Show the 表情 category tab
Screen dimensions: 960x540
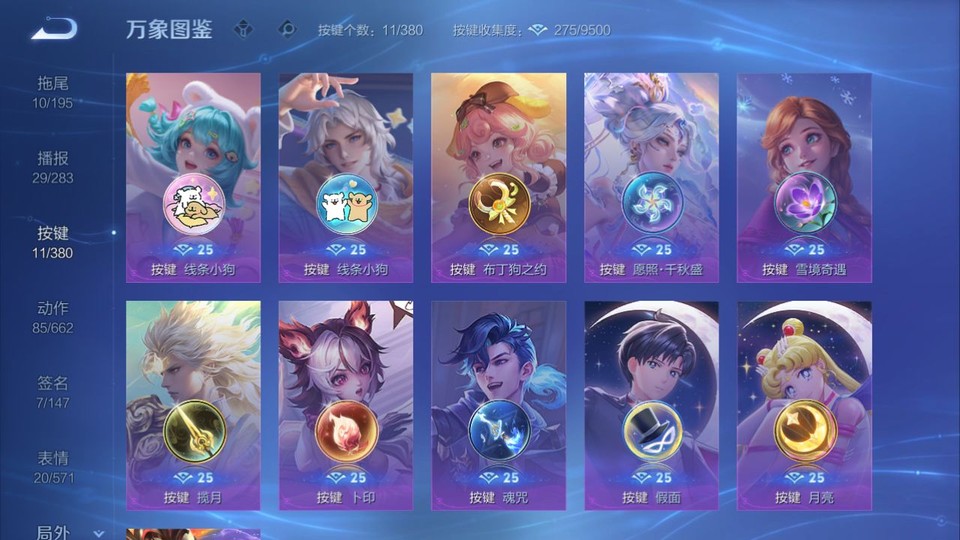coord(53,466)
